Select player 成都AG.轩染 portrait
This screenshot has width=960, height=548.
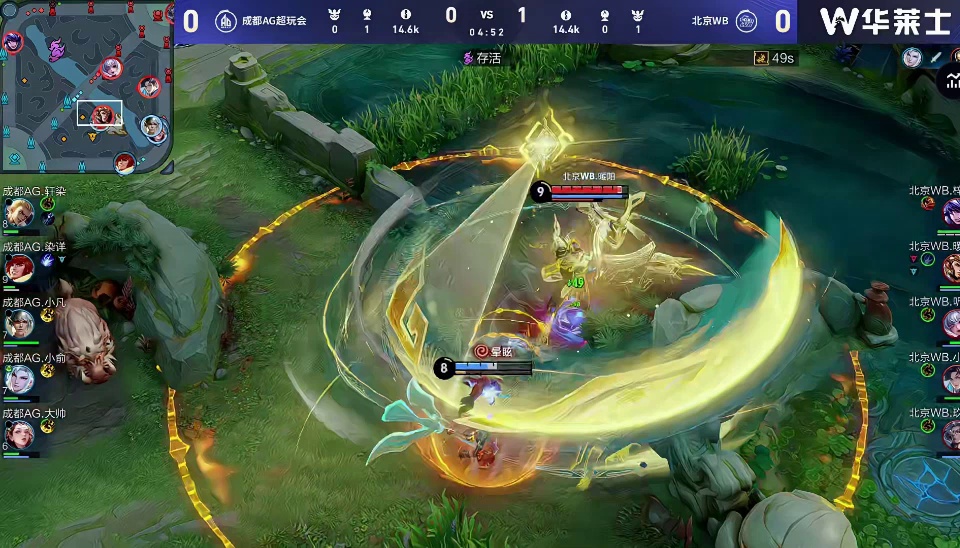19,213
